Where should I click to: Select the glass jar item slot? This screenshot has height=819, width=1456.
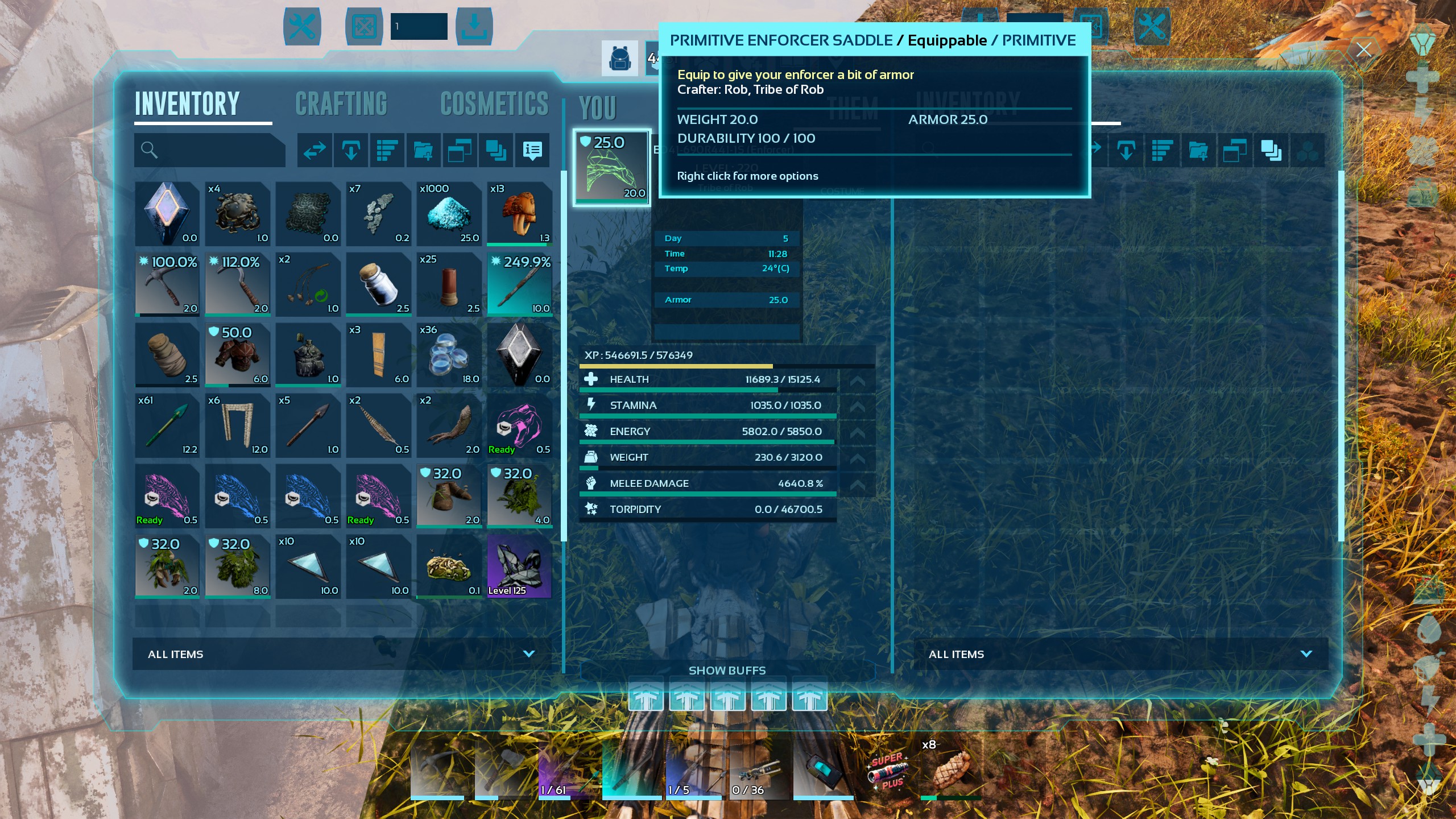coord(378,284)
